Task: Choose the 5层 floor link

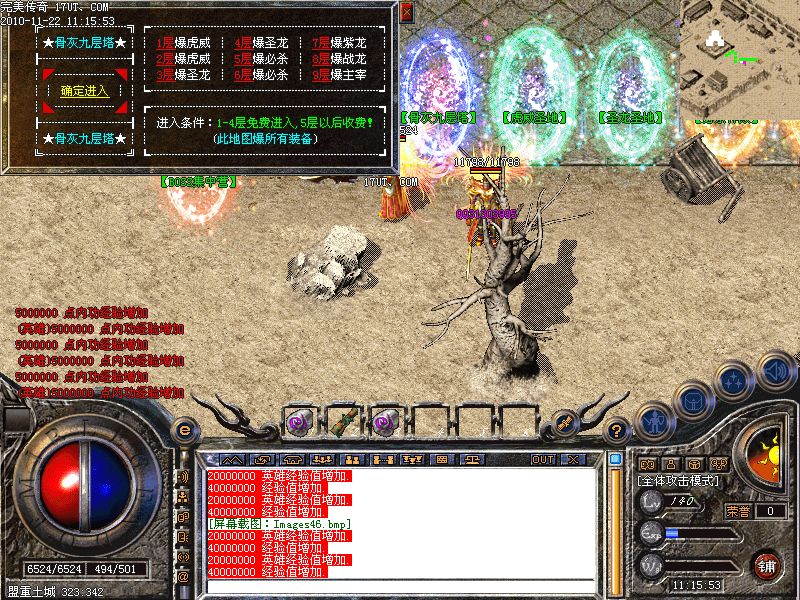Action: coord(243,59)
